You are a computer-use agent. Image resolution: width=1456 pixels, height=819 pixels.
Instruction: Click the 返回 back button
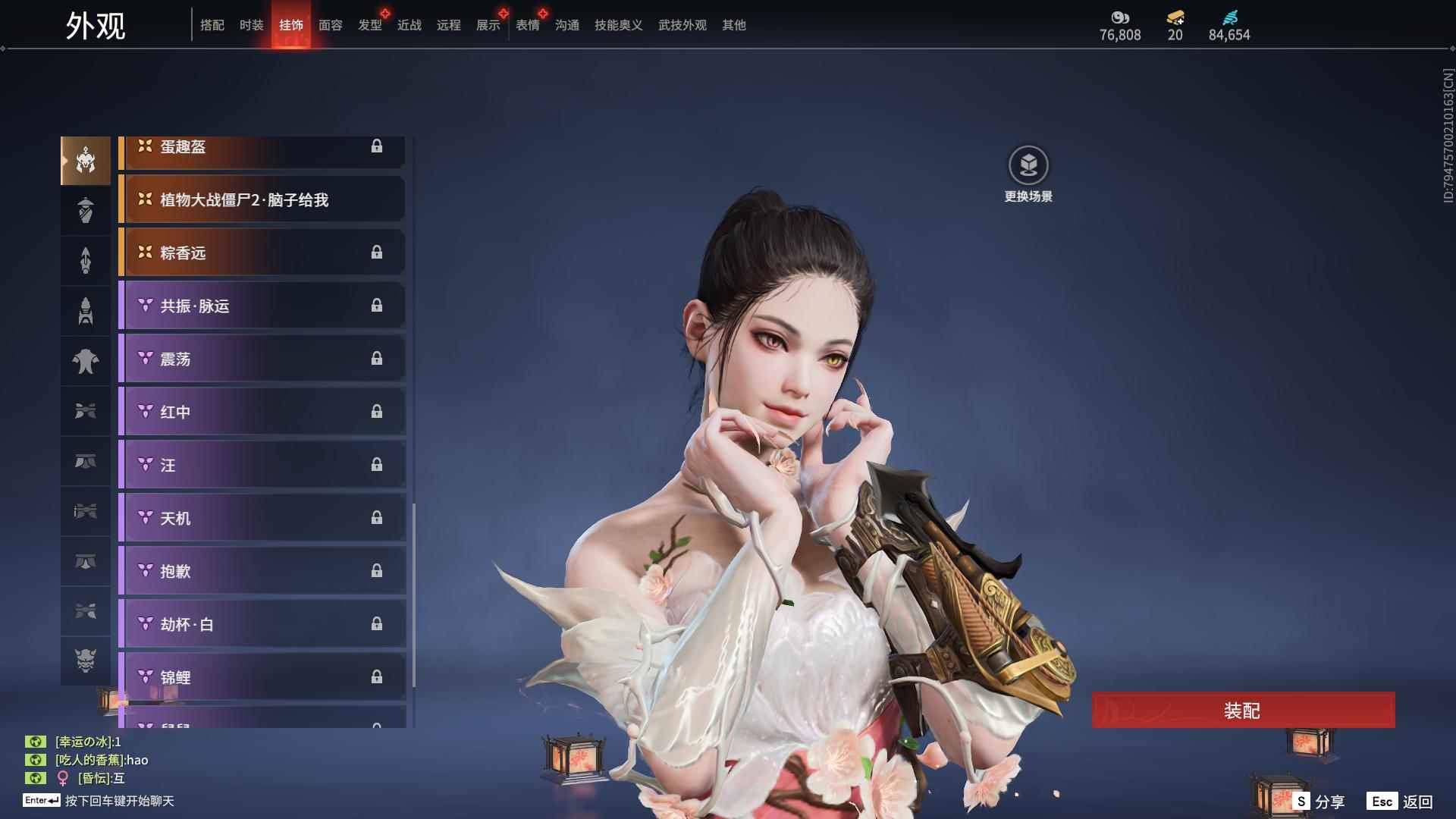coord(1401,802)
